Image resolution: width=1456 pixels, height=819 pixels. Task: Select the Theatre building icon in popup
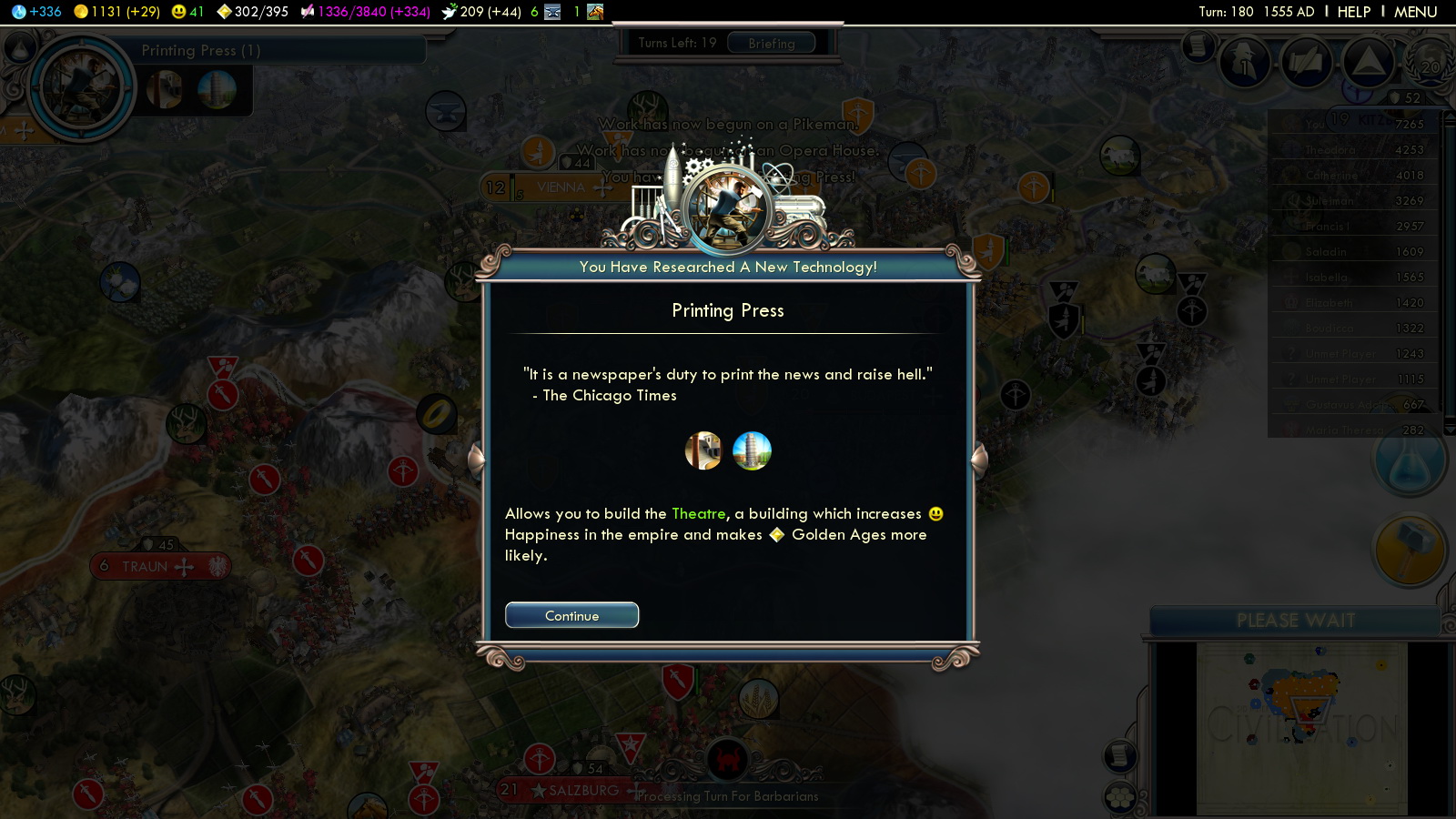point(703,450)
